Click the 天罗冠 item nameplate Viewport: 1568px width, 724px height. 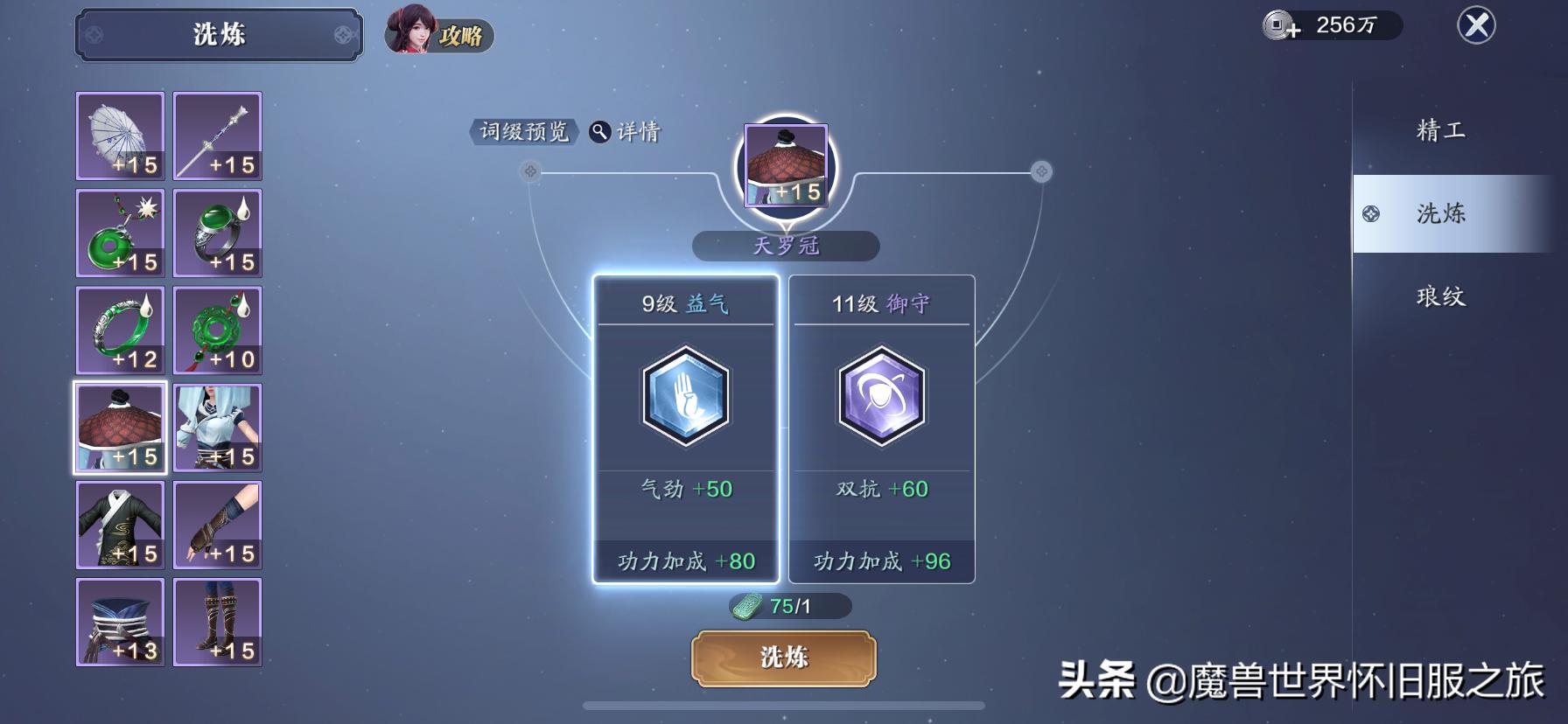coord(785,246)
